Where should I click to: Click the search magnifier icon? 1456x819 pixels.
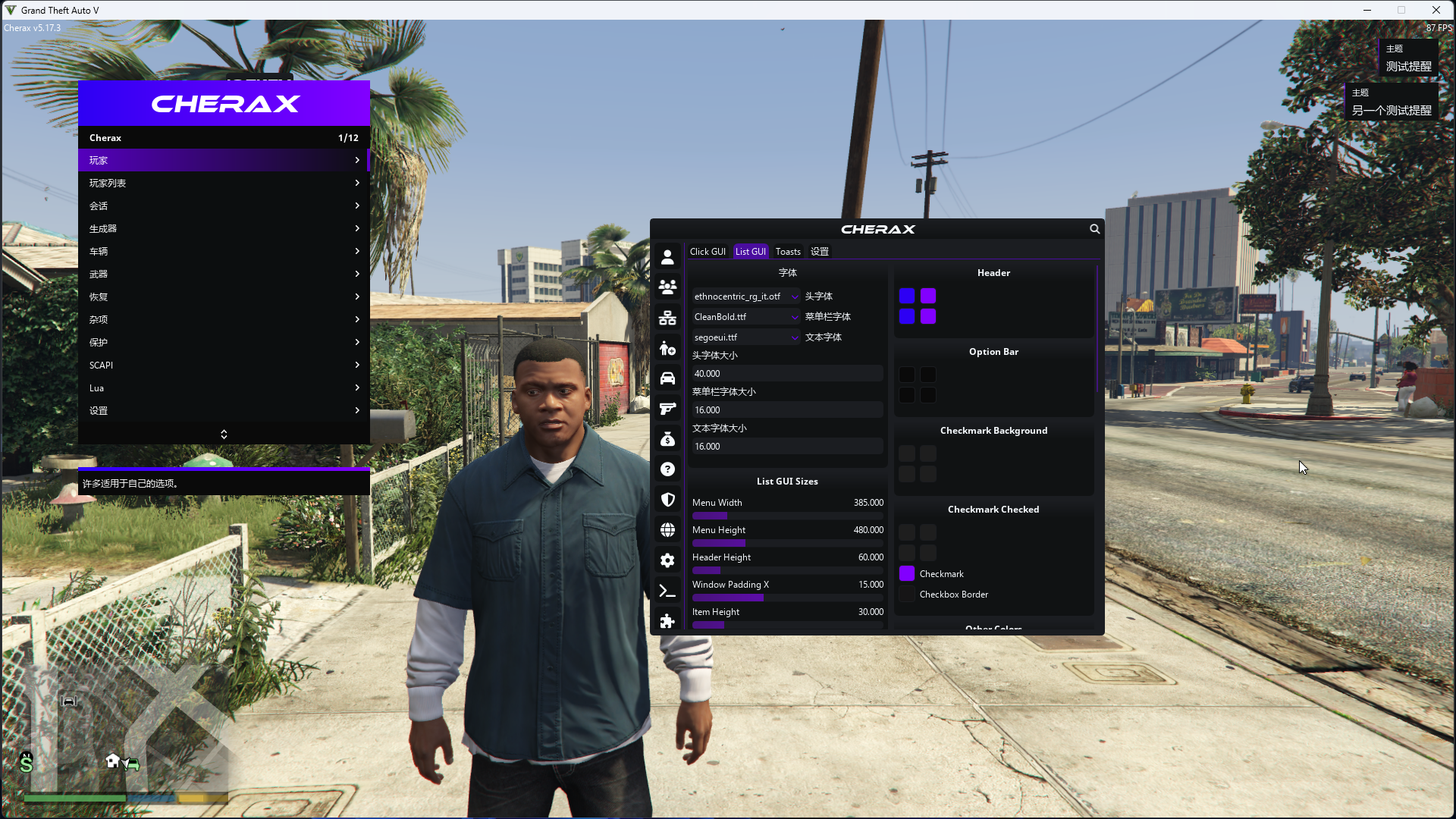(x=1094, y=229)
